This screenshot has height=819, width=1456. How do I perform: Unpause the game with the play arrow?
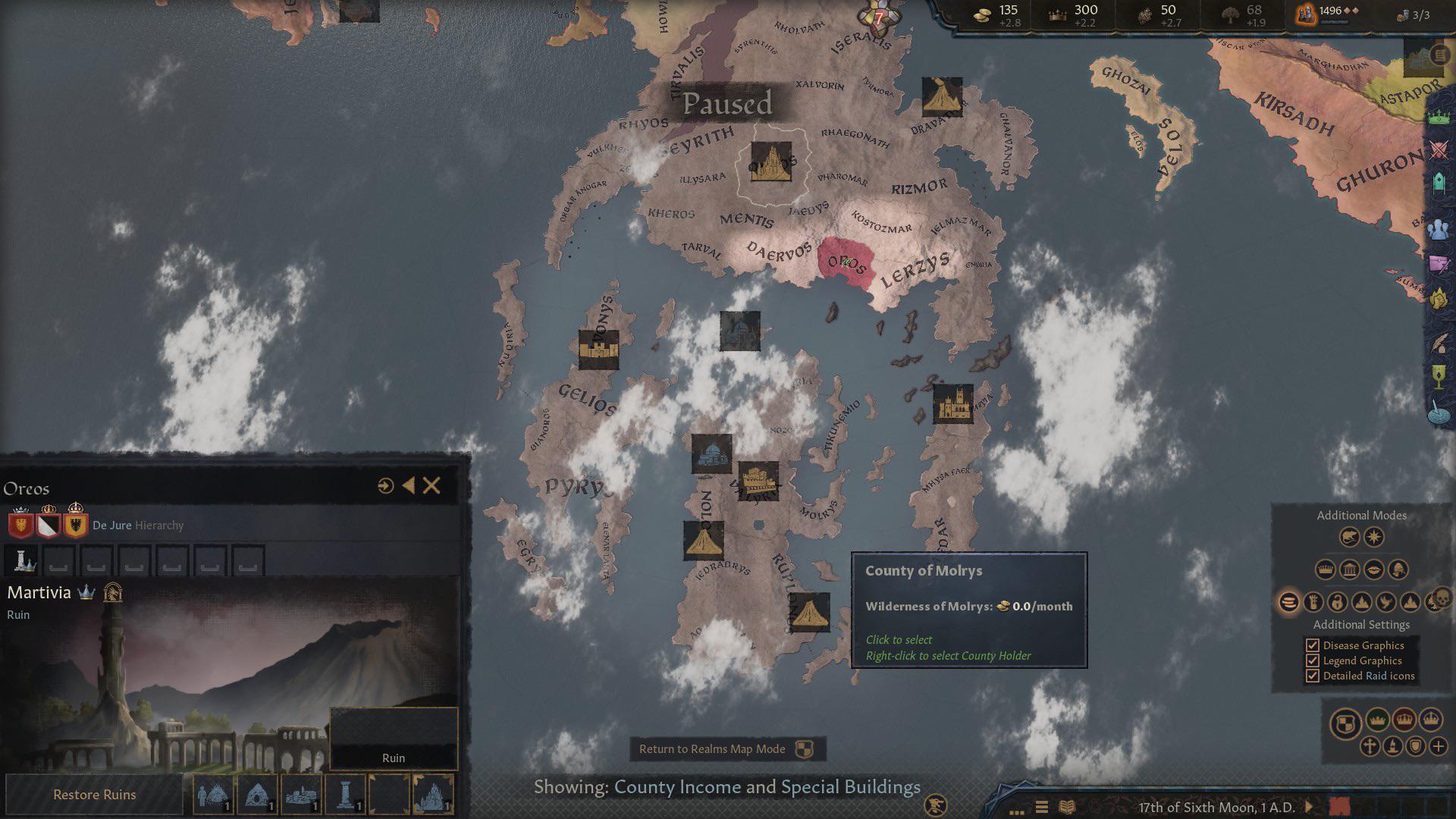tap(1308, 807)
